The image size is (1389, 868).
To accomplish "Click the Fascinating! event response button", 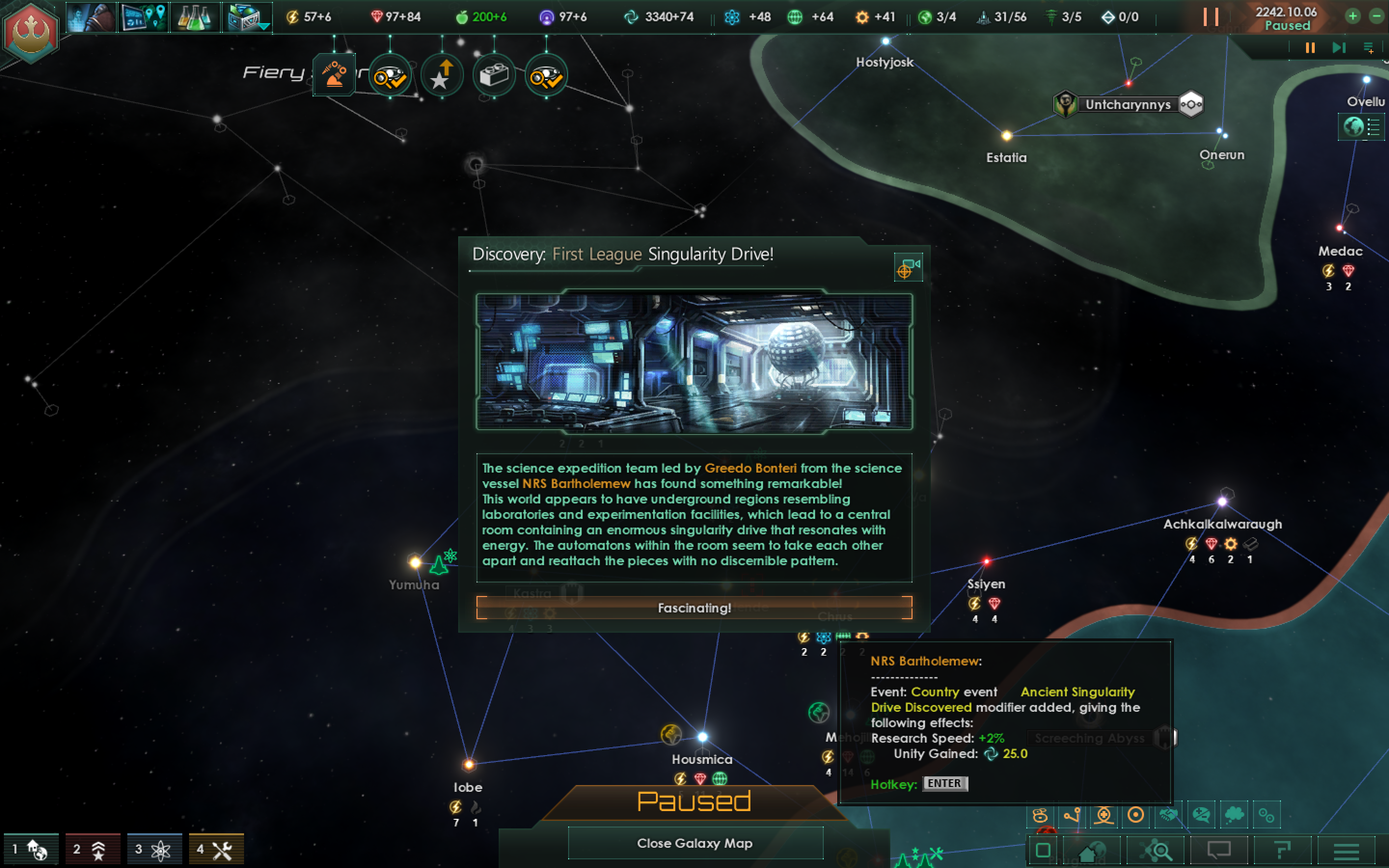I will tap(694, 608).
